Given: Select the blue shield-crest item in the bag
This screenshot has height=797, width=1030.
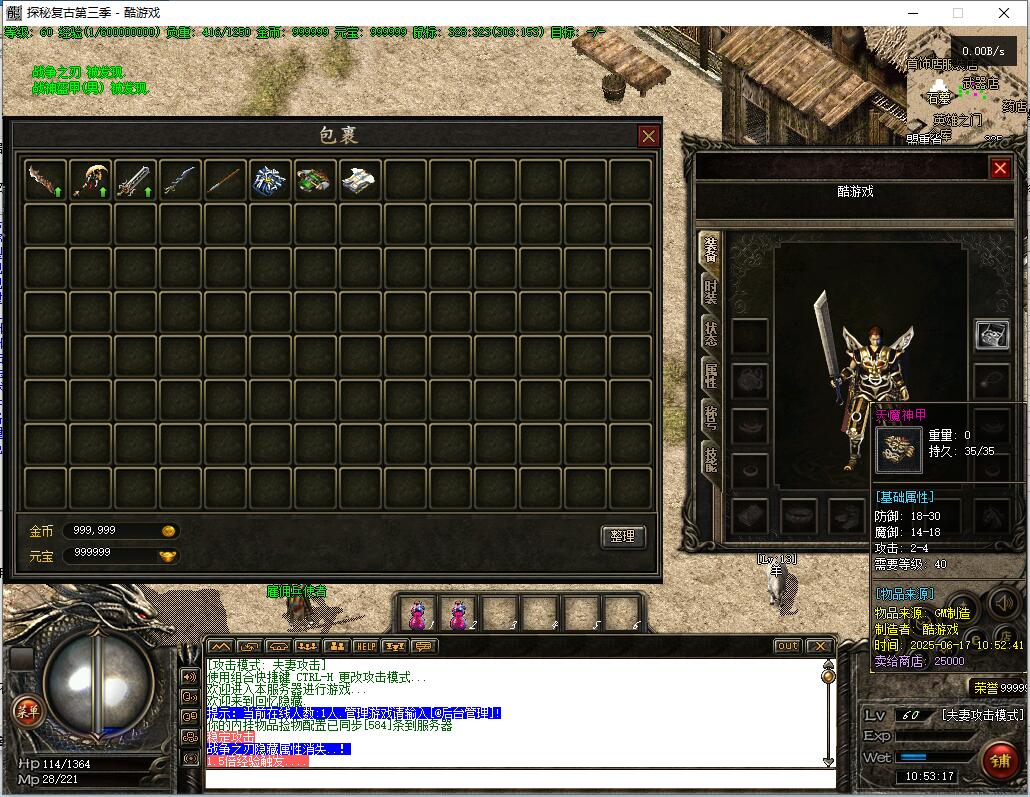Looking at the screenshot, I should [270, 180].
